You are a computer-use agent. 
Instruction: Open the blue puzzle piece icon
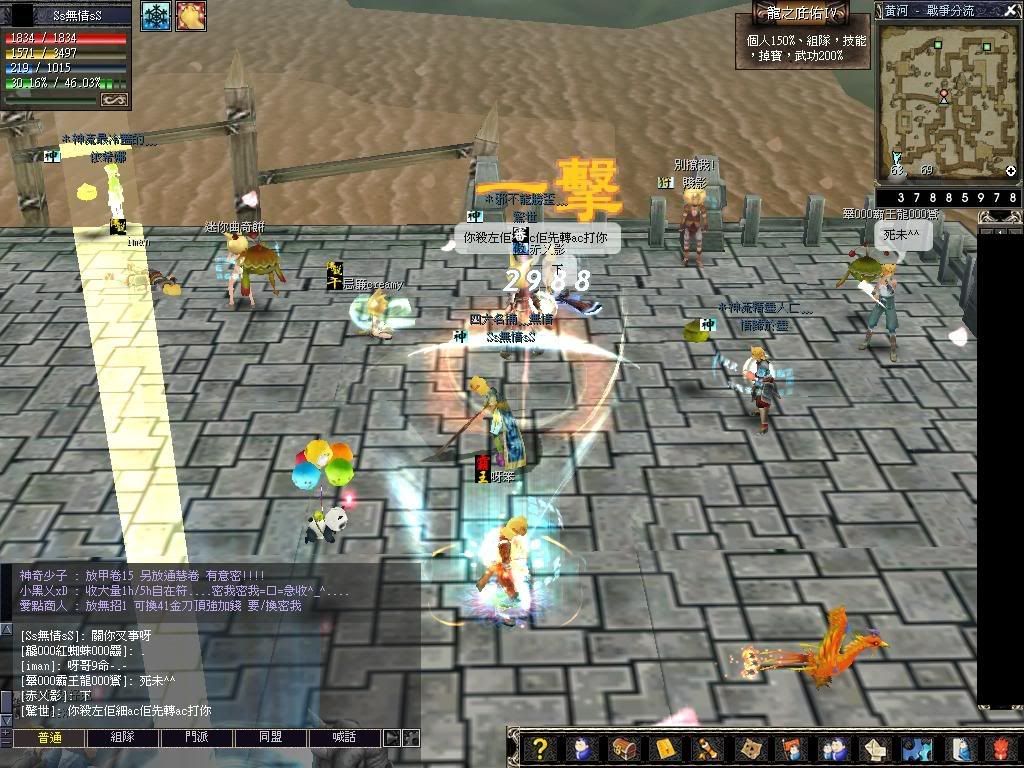point(916,748)
